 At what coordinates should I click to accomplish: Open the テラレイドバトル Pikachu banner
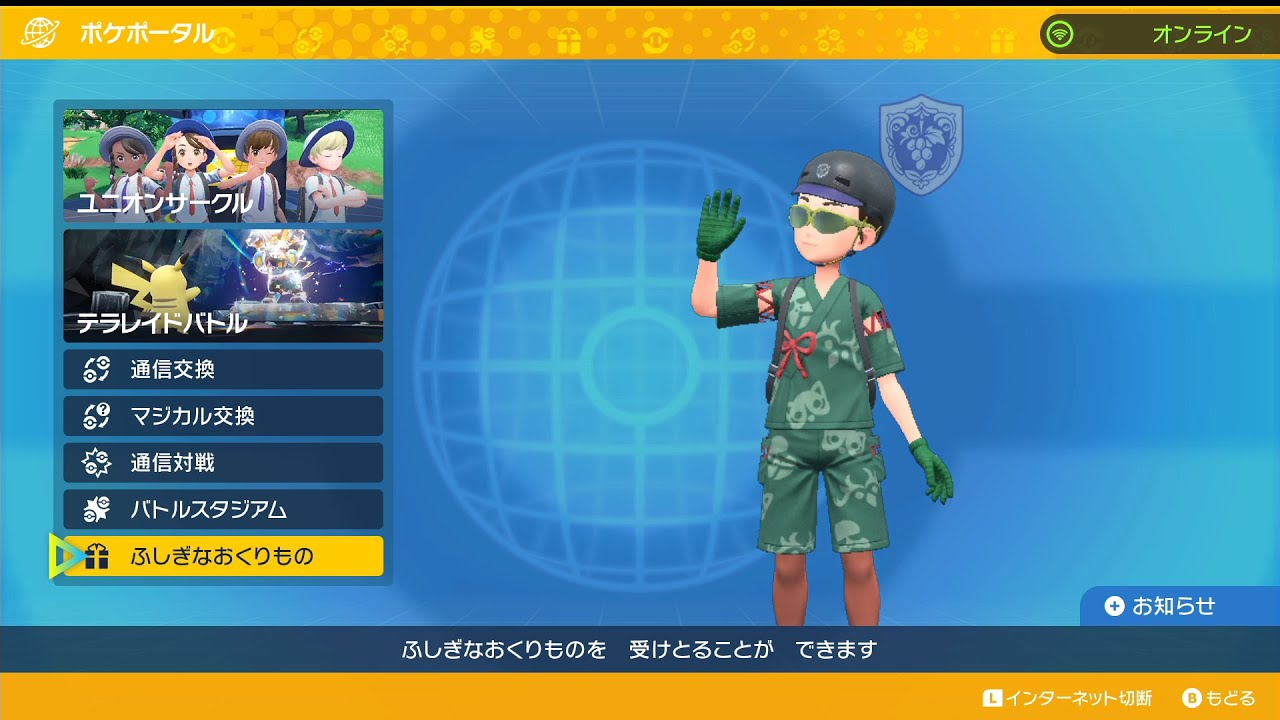tap(220, 287)
